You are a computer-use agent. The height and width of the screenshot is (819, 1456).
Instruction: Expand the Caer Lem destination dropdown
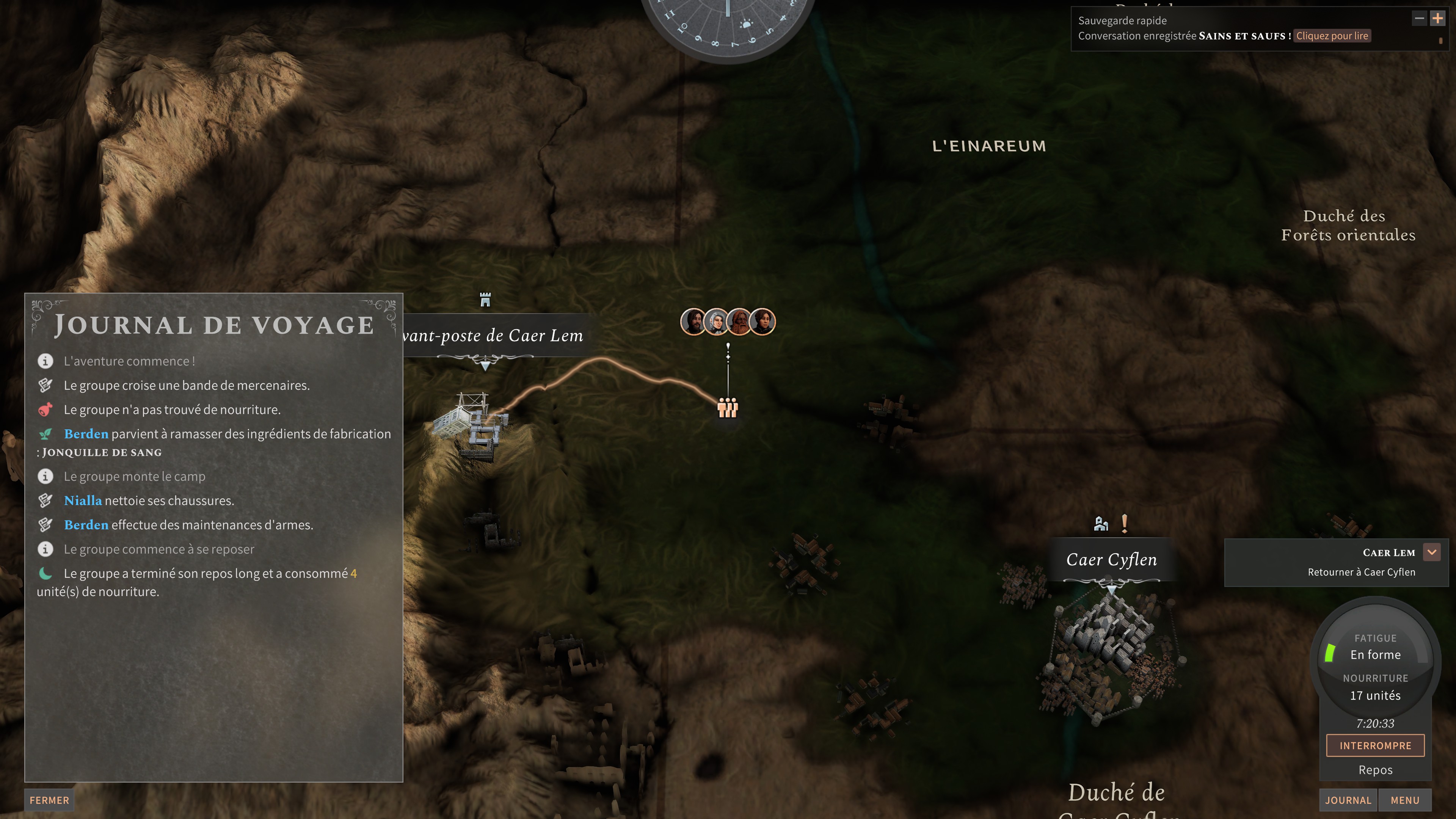[1431, 552]
